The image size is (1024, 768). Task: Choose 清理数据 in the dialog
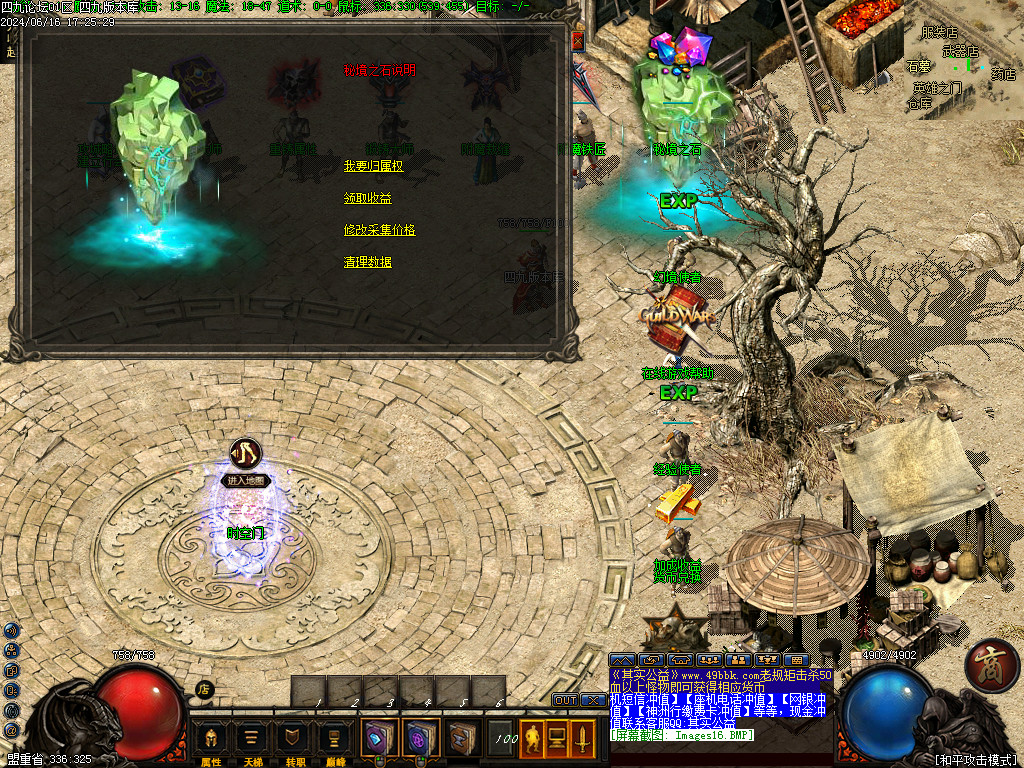click(367, 262)
